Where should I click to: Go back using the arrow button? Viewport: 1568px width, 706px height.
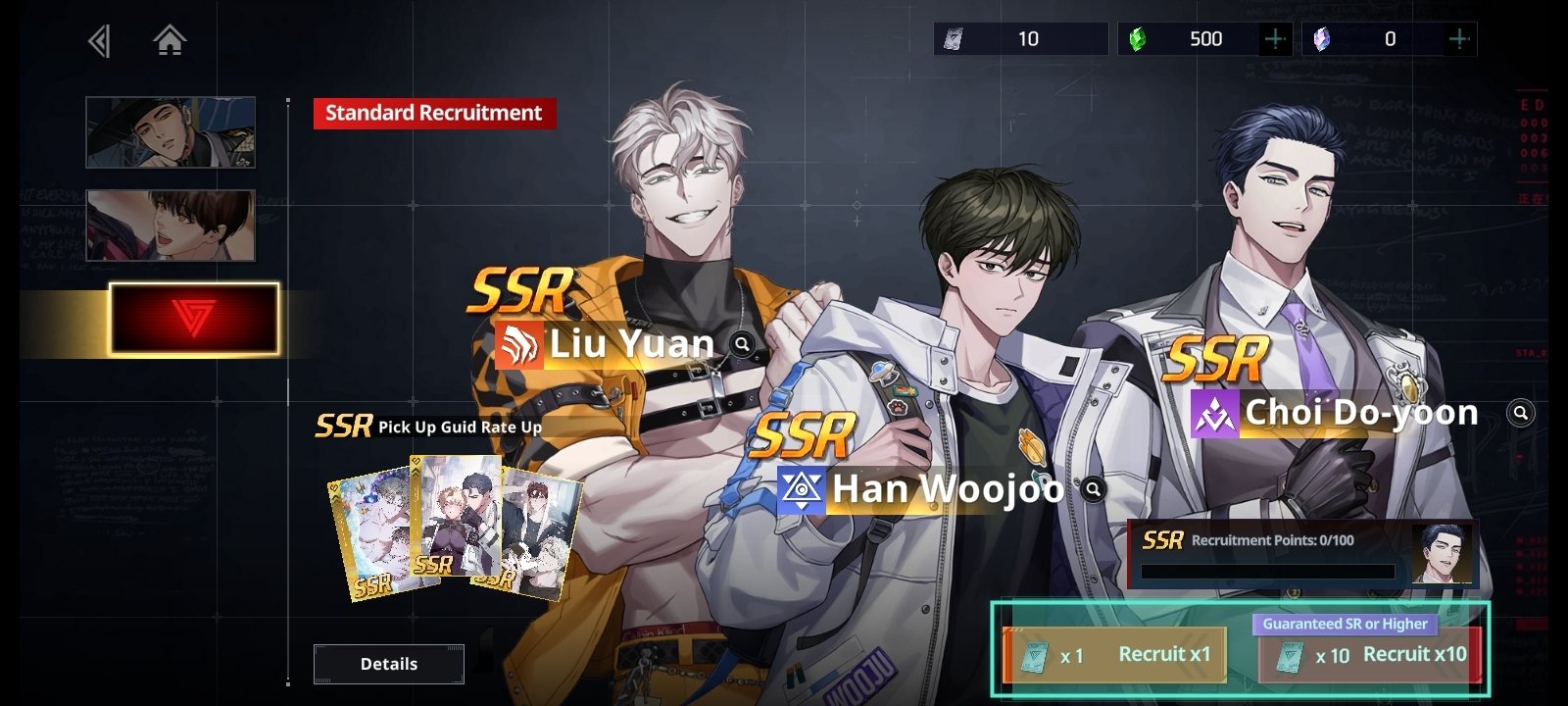(99, 41)
